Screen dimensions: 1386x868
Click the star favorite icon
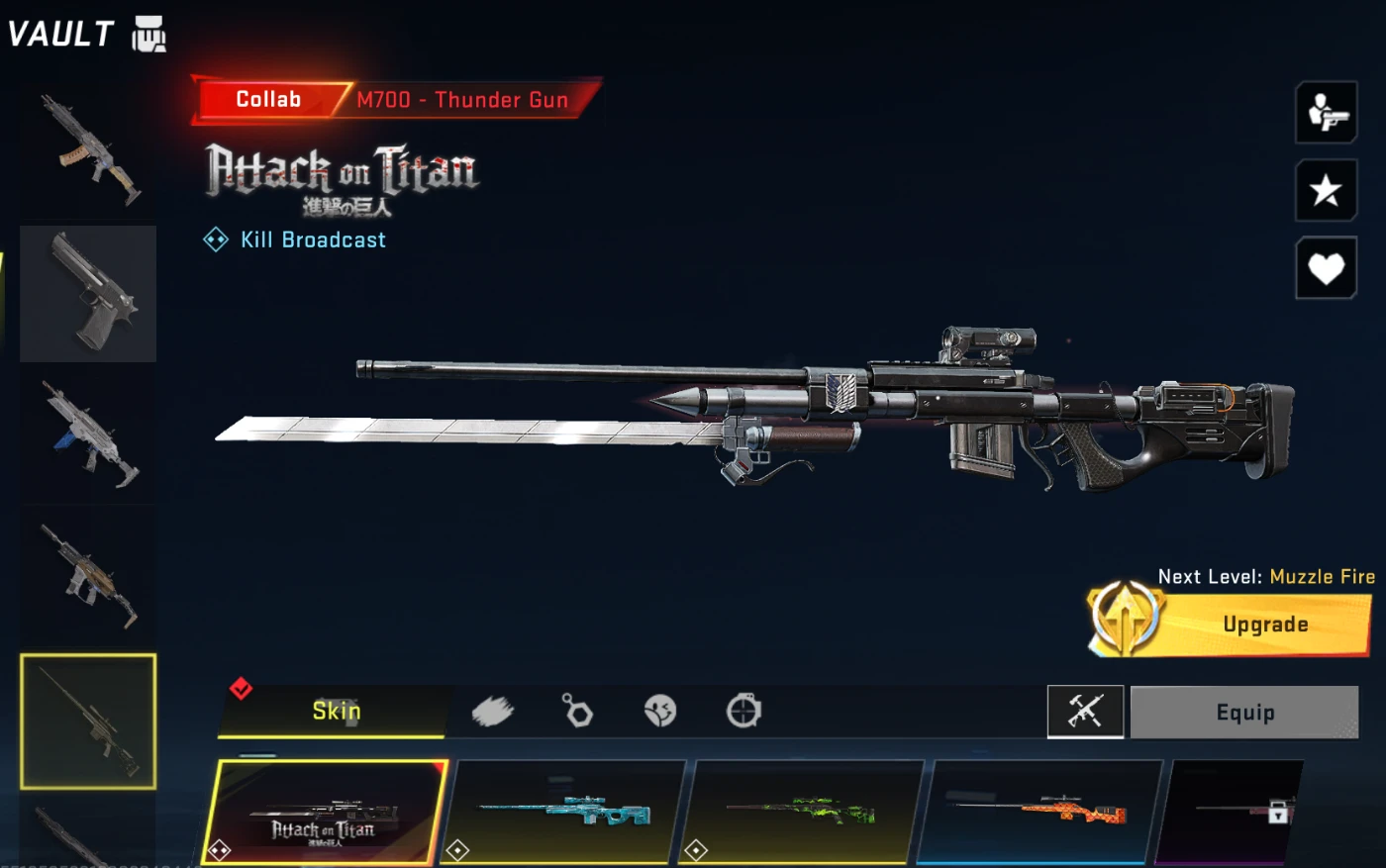point(1326,190)
